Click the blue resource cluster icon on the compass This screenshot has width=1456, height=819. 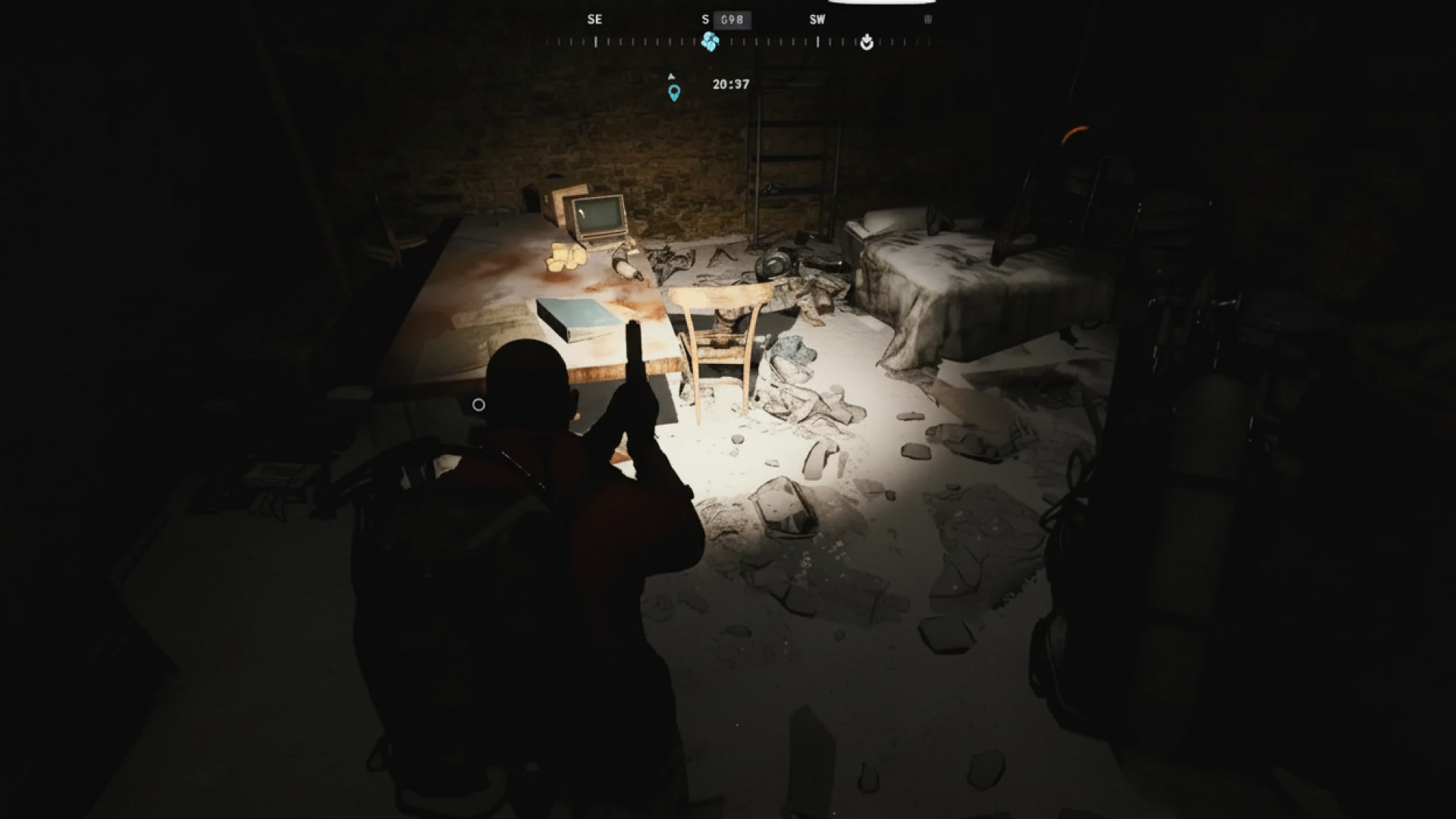[x=711, y=42]
